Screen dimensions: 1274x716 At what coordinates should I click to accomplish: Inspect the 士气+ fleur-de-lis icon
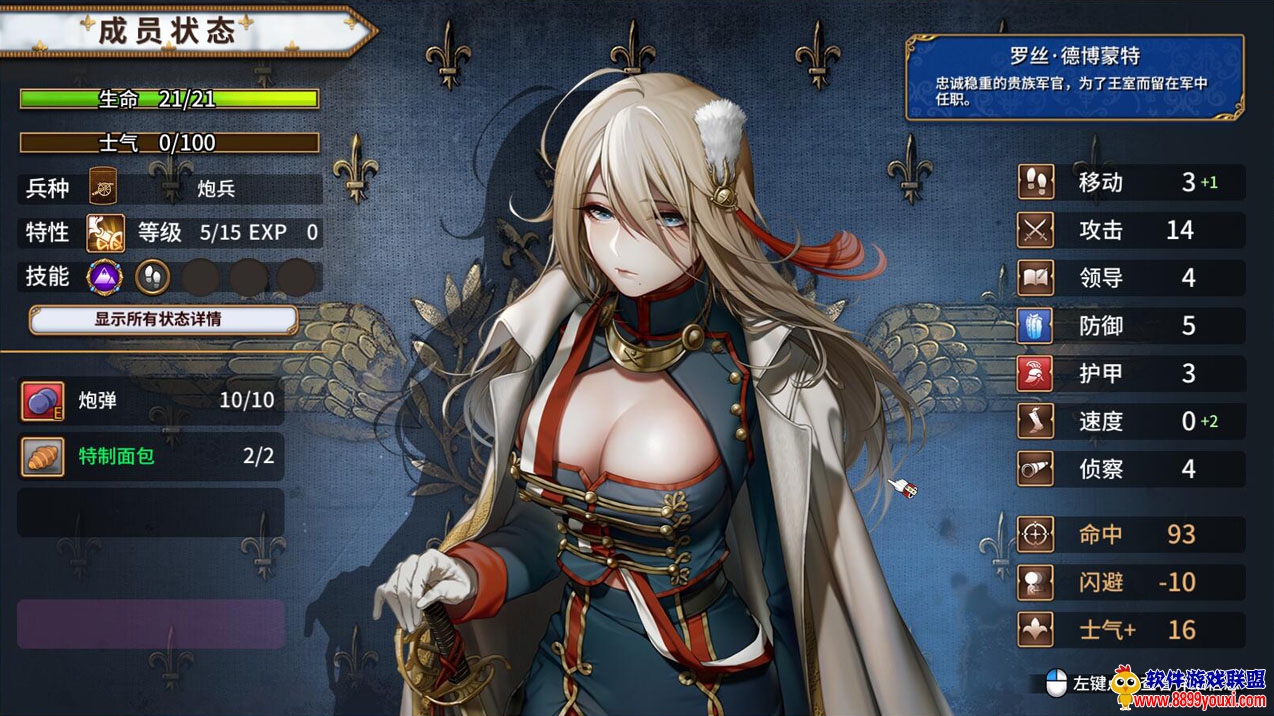(1036, 630)
